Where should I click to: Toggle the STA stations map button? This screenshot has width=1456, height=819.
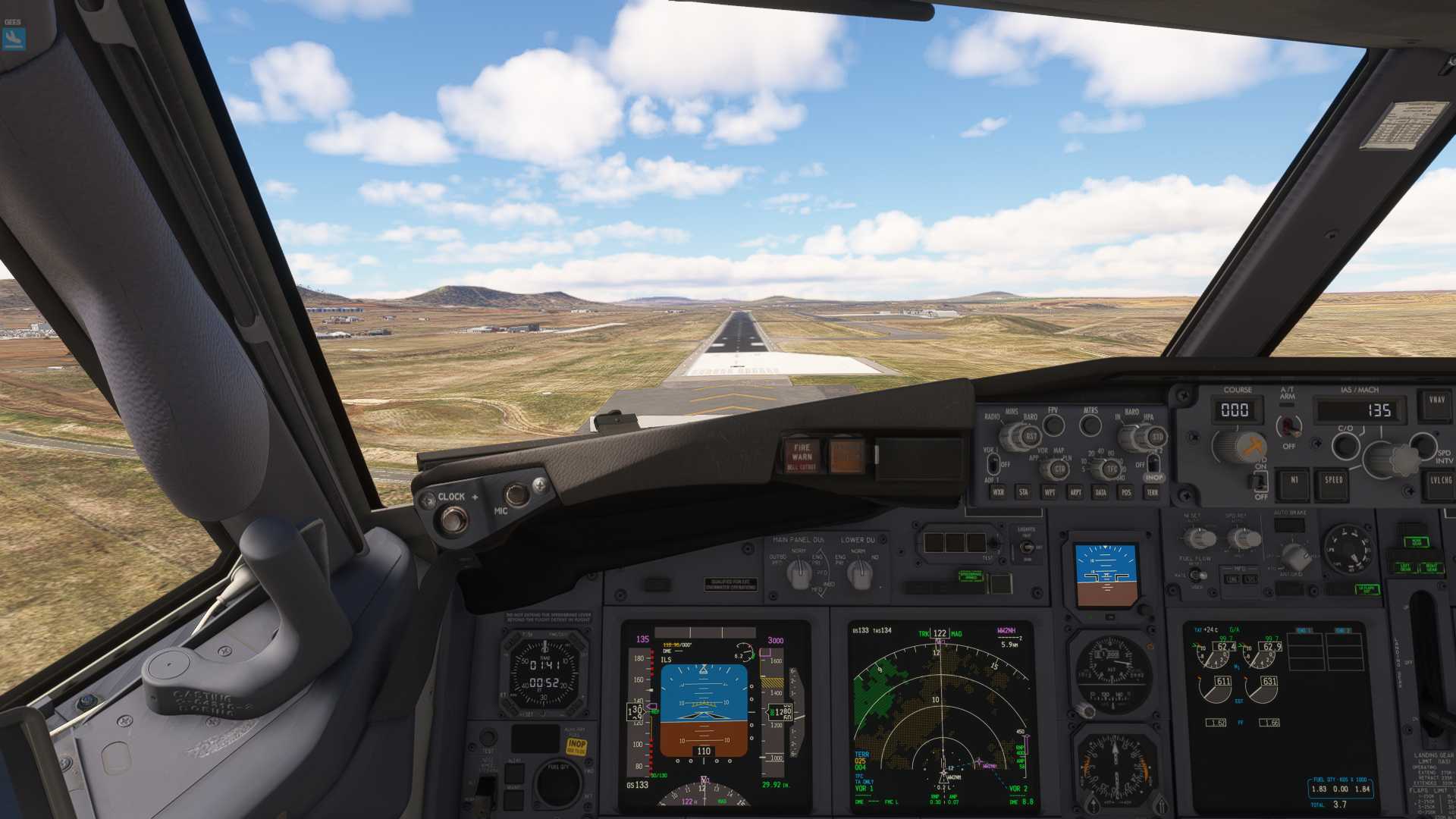tap(1024, 492)
